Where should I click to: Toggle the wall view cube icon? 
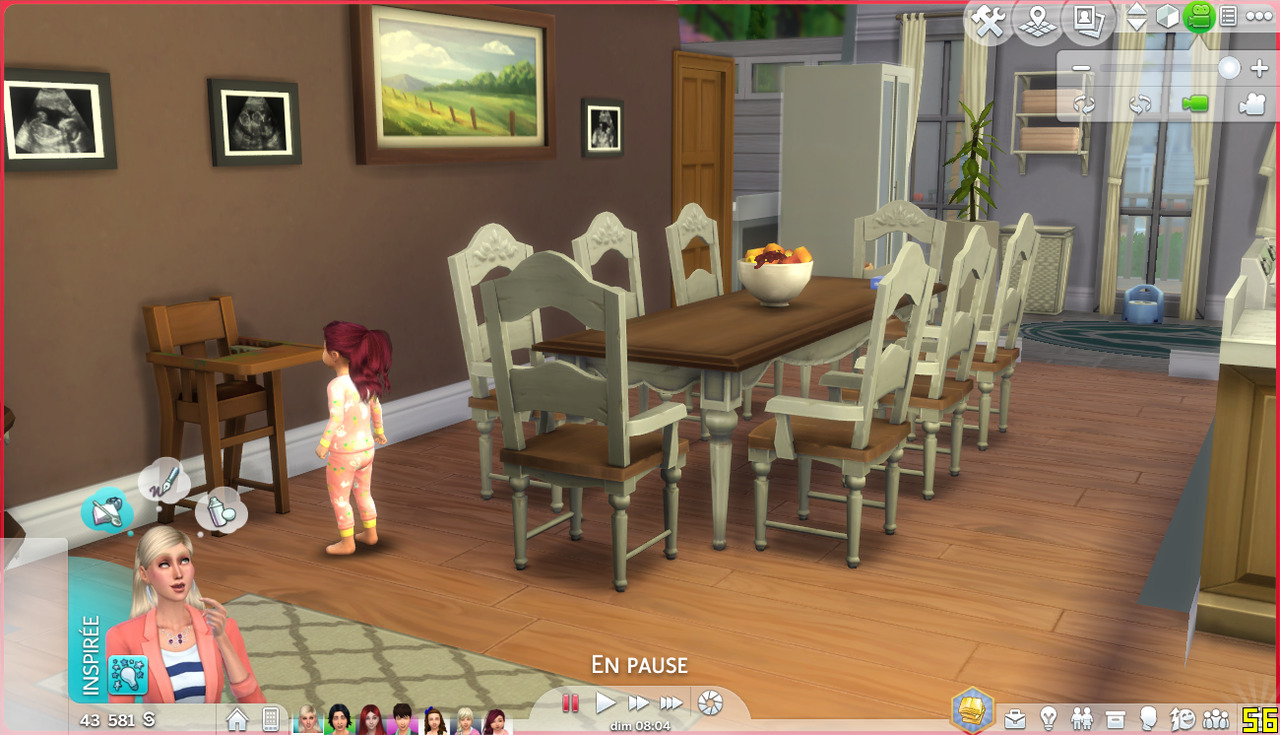tap(1167, 17)
